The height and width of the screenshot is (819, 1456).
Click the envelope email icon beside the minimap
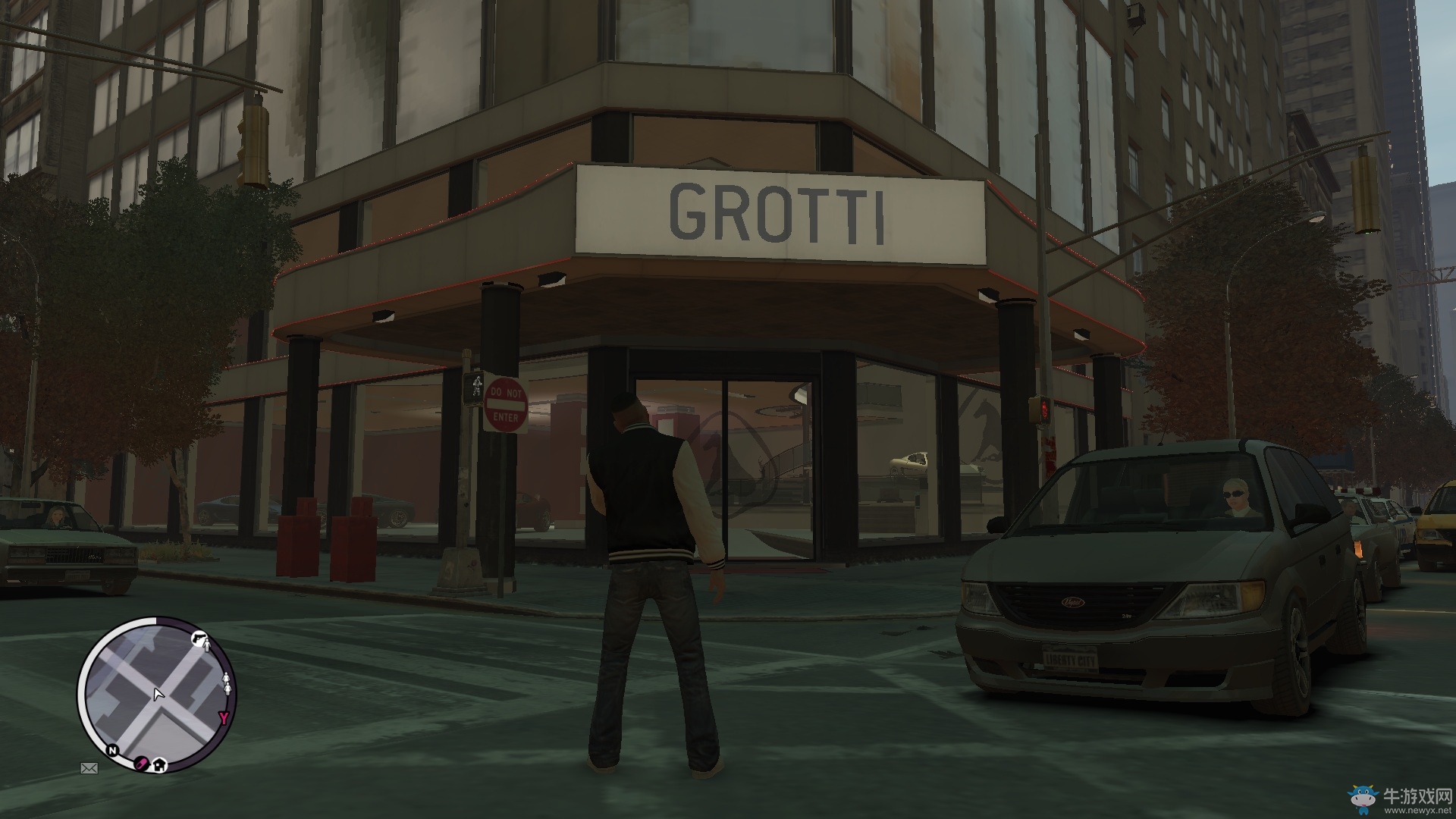[89, 768]
